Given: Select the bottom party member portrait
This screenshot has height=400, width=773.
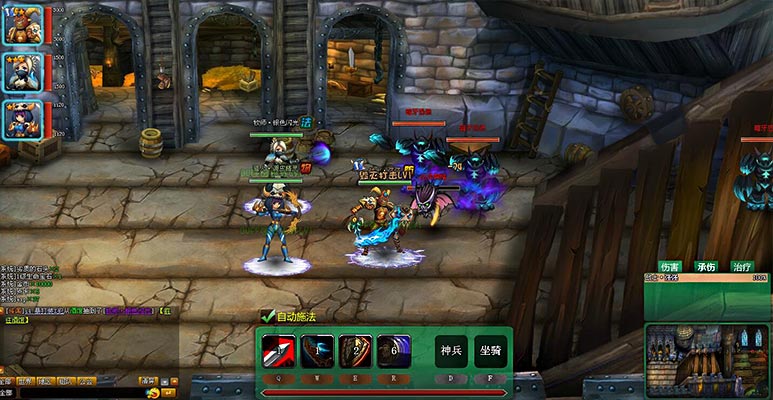Looking at the screenshot, I should tap(23, 120).
